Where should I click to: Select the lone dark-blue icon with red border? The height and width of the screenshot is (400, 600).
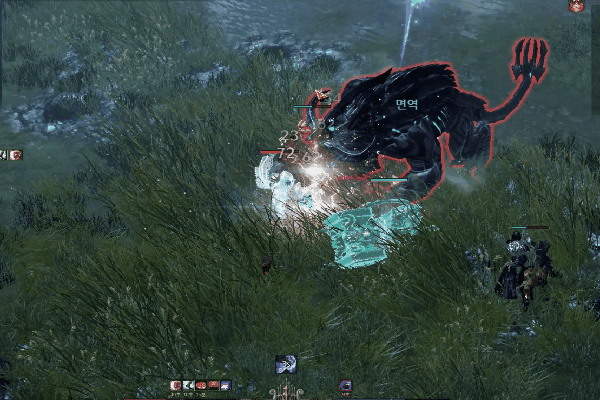click(x=346, y=386)
